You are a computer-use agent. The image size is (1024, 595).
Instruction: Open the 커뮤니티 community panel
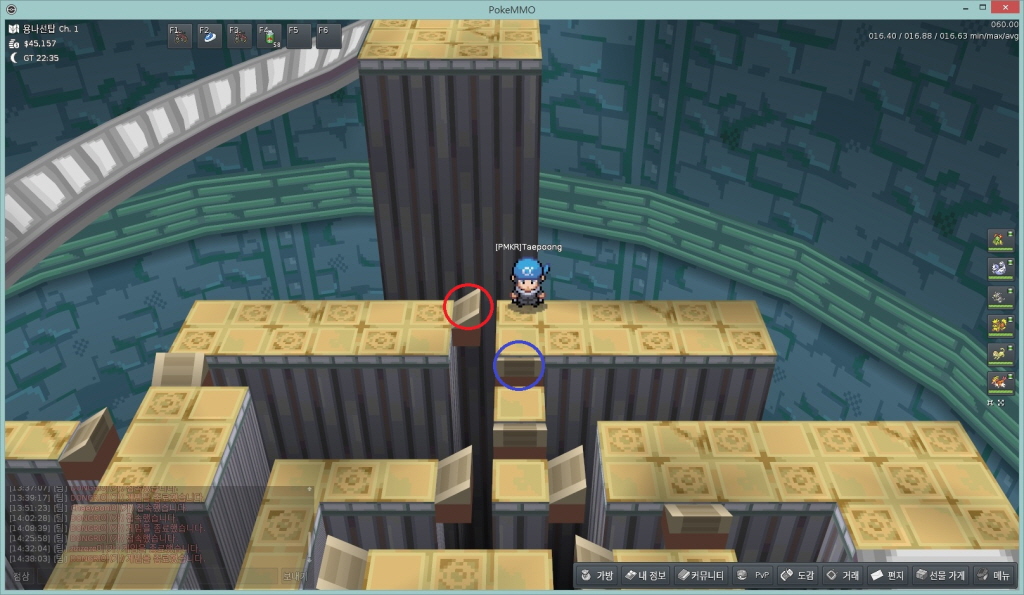[x=700, y=575]
